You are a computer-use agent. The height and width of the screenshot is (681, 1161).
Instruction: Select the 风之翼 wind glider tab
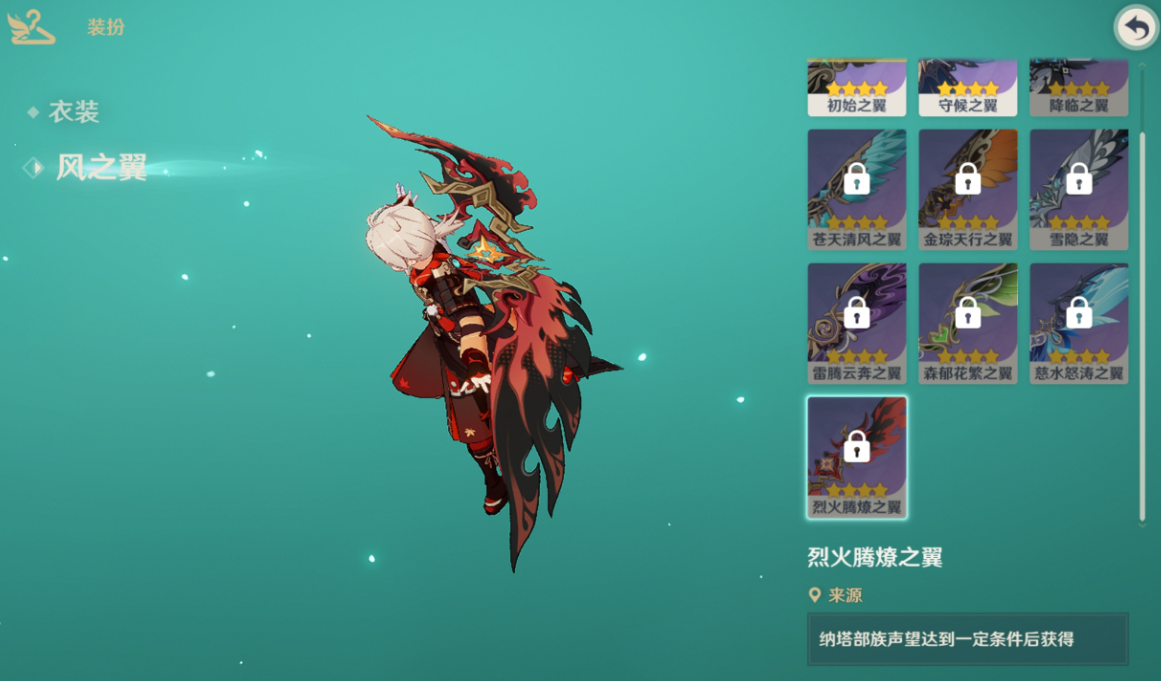coord(100,167)
